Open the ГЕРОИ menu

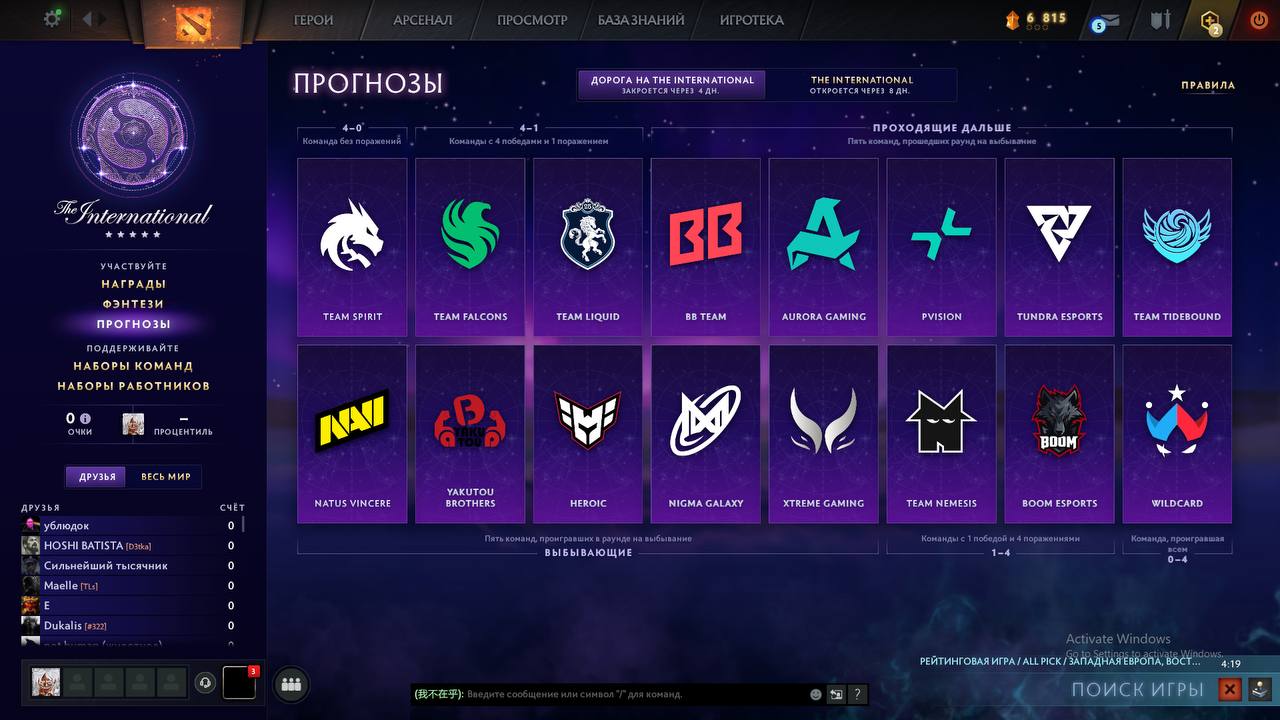(314, 19)
